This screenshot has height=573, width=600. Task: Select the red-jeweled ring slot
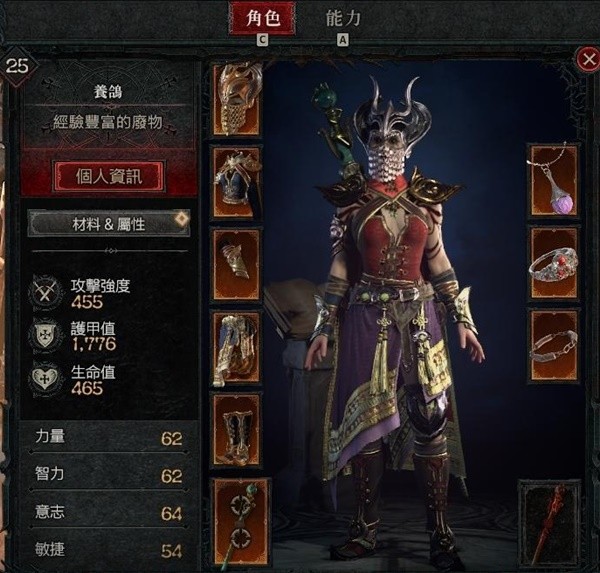click(x=553, y=263)
